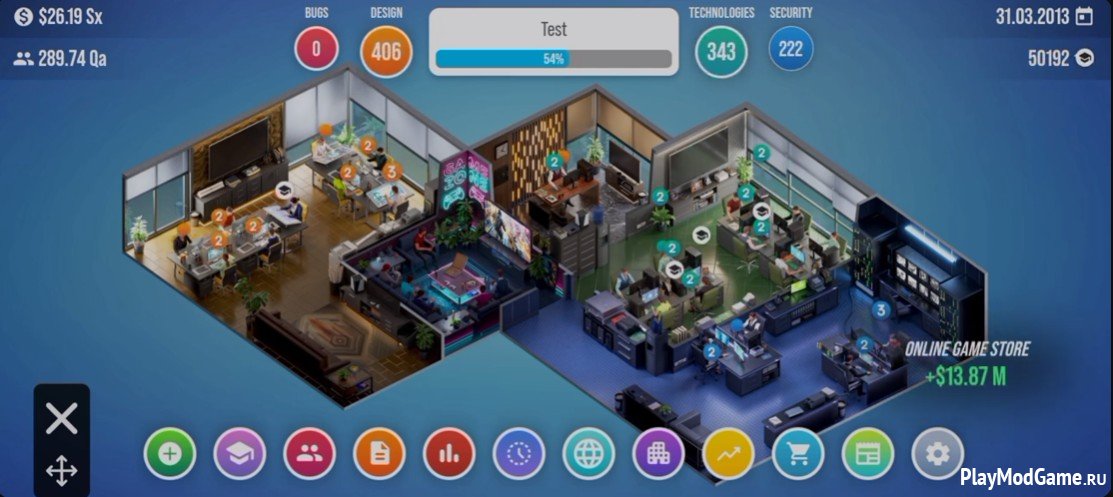The width and height of the screenshot is (1113, 497).
Task: Open the green calendar schedule menu
Action: tap(867, 454)
